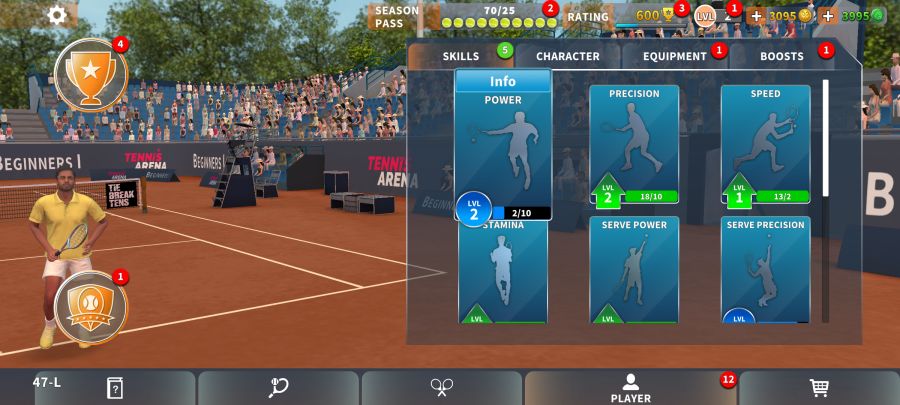Image resolution: width=900 pixels, height=405 pixels.
Task: Open the shop cart in bottom bar
Action: click(x=819, y=388)
